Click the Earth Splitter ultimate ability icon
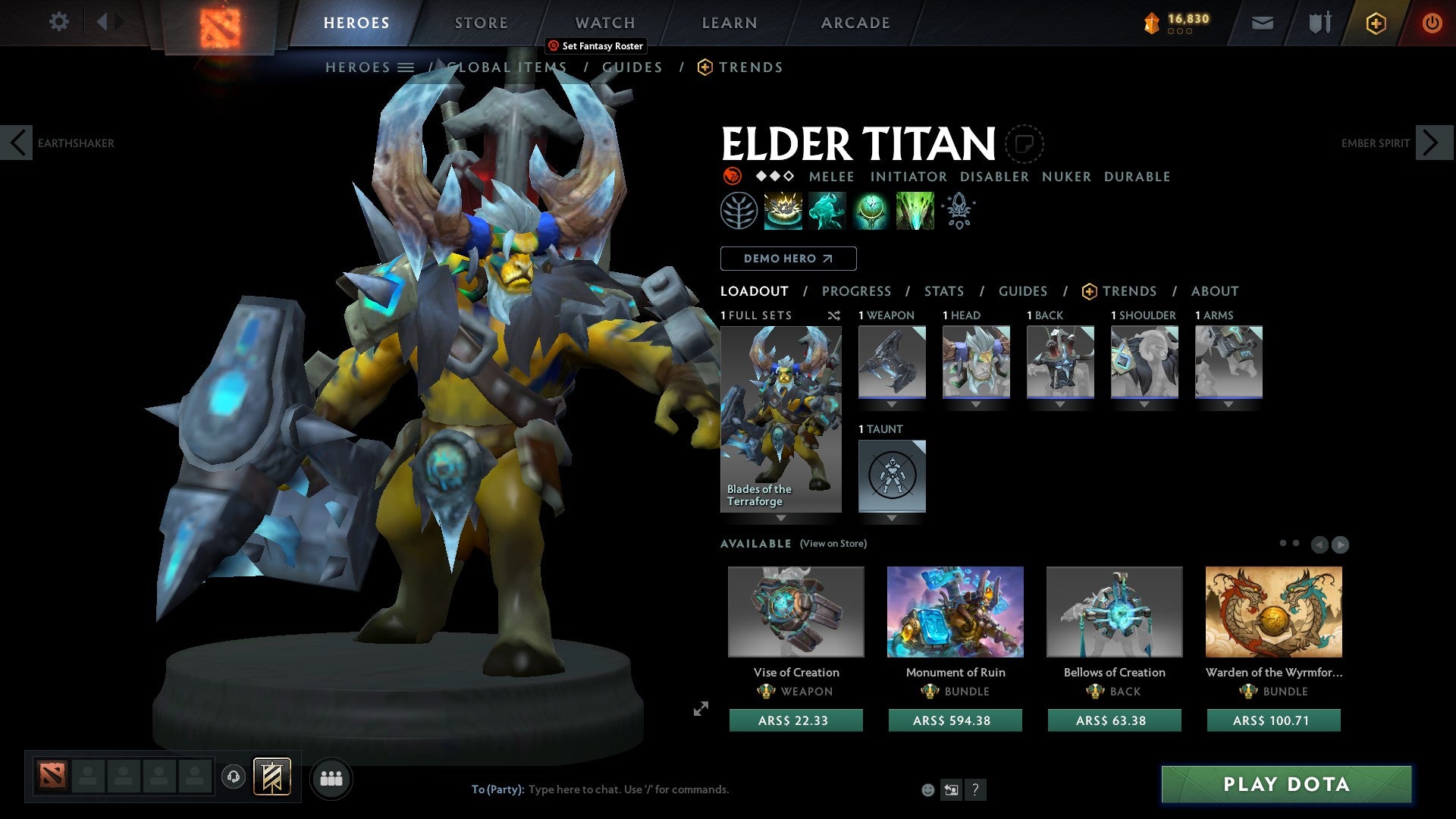The image size is (1456, 819). point(914,211)
